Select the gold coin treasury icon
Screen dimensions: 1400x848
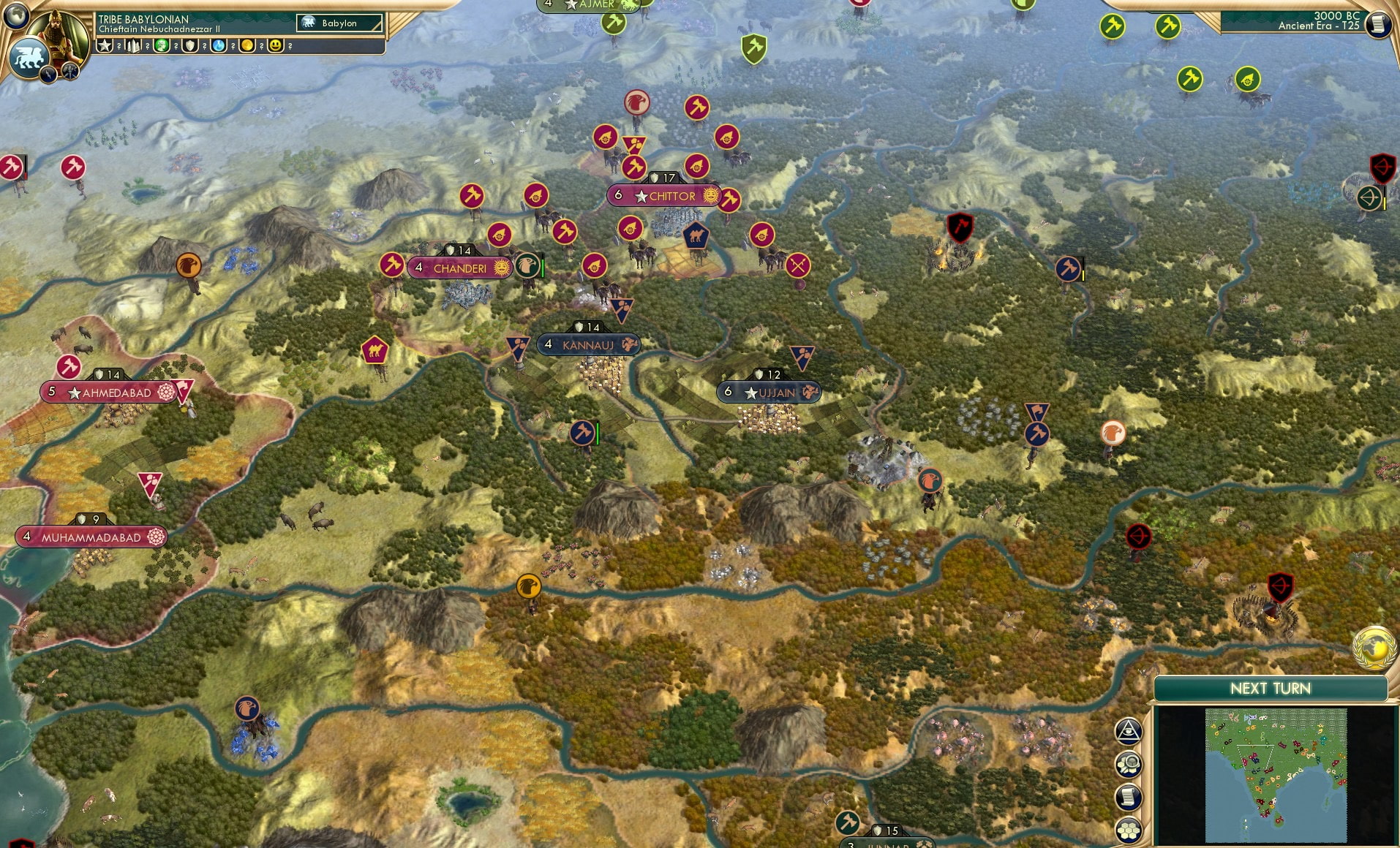(248, 47)
